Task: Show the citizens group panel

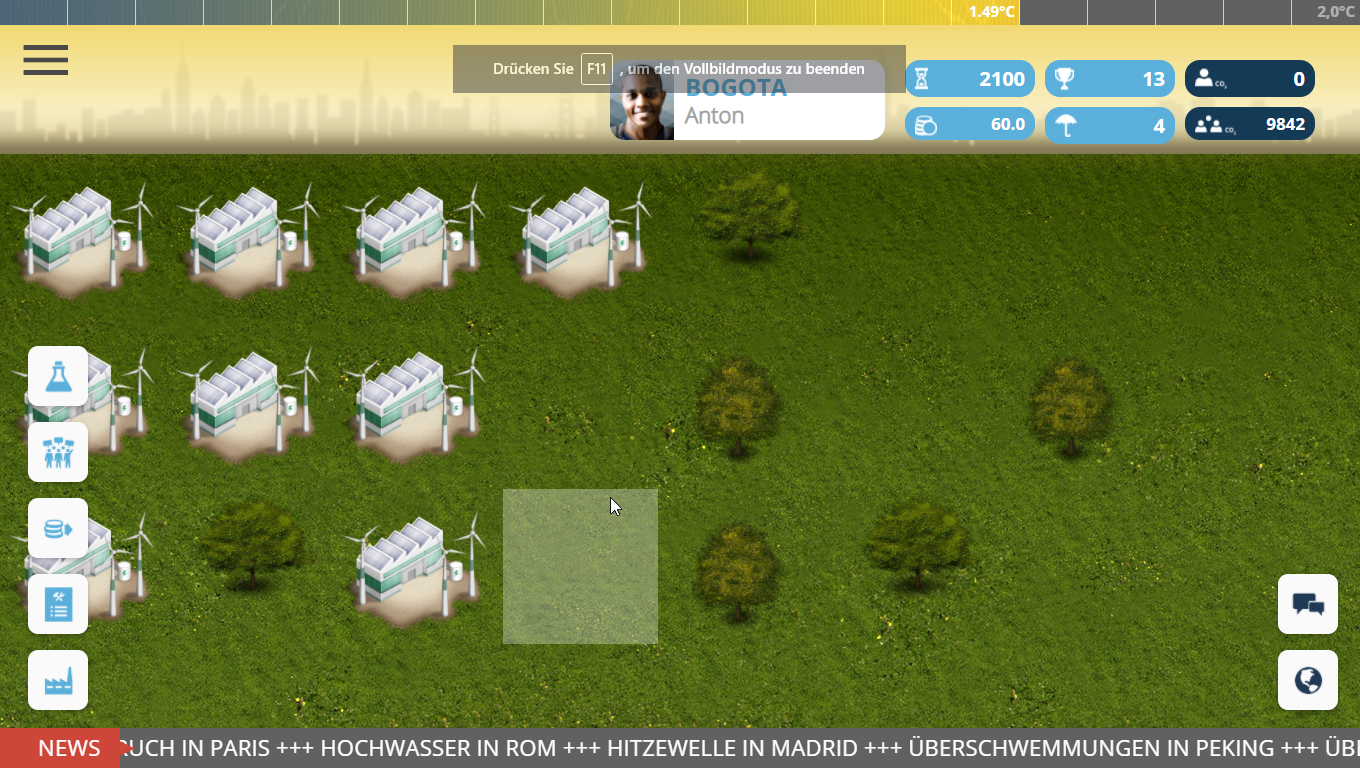Action: 58,452
